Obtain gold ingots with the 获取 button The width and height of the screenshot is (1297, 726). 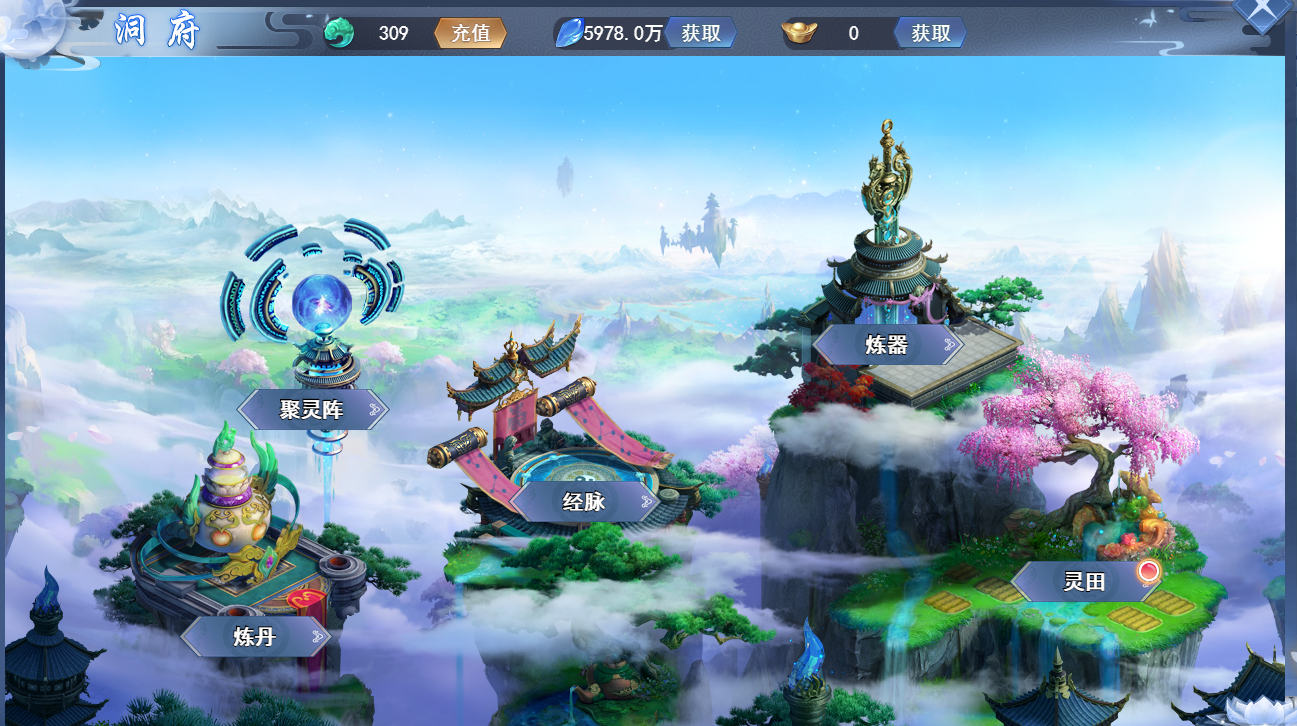coord(930,33)
